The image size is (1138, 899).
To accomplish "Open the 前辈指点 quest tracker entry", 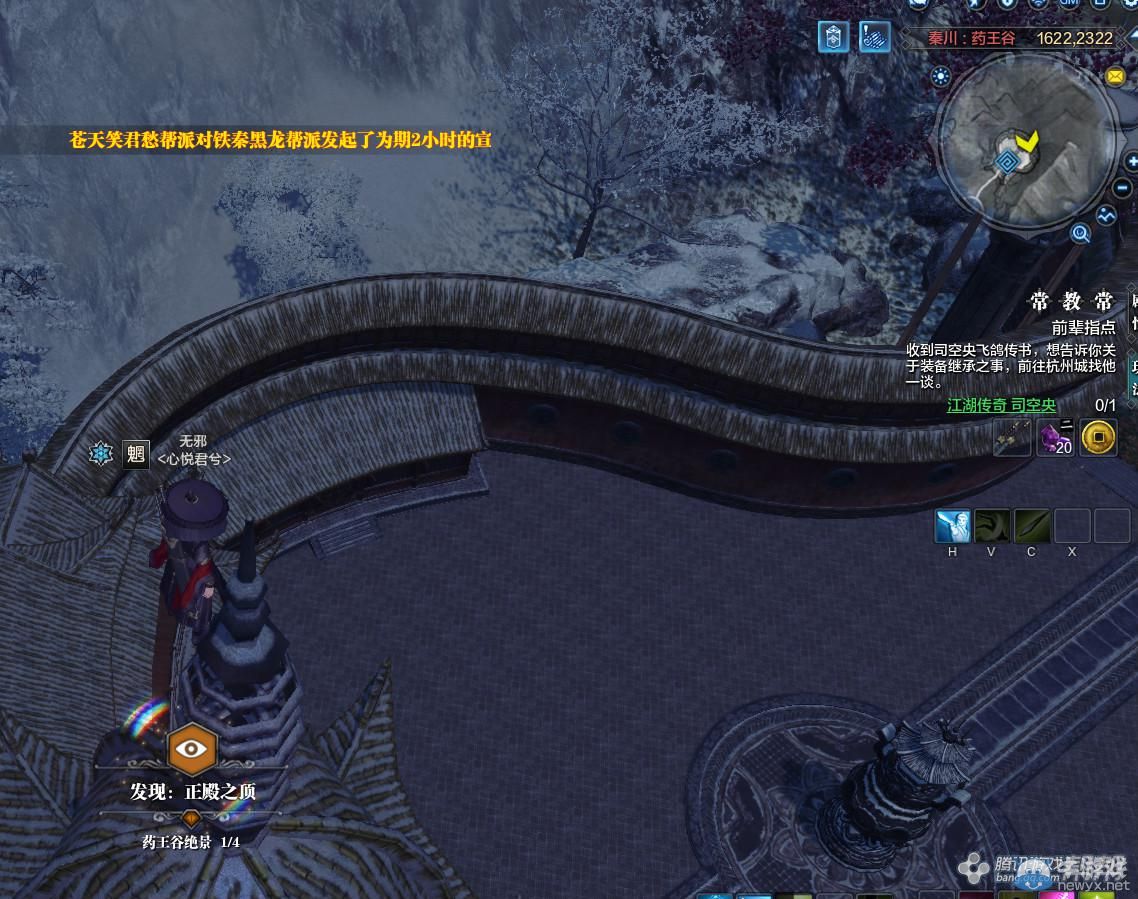I will click(1083, 327).
